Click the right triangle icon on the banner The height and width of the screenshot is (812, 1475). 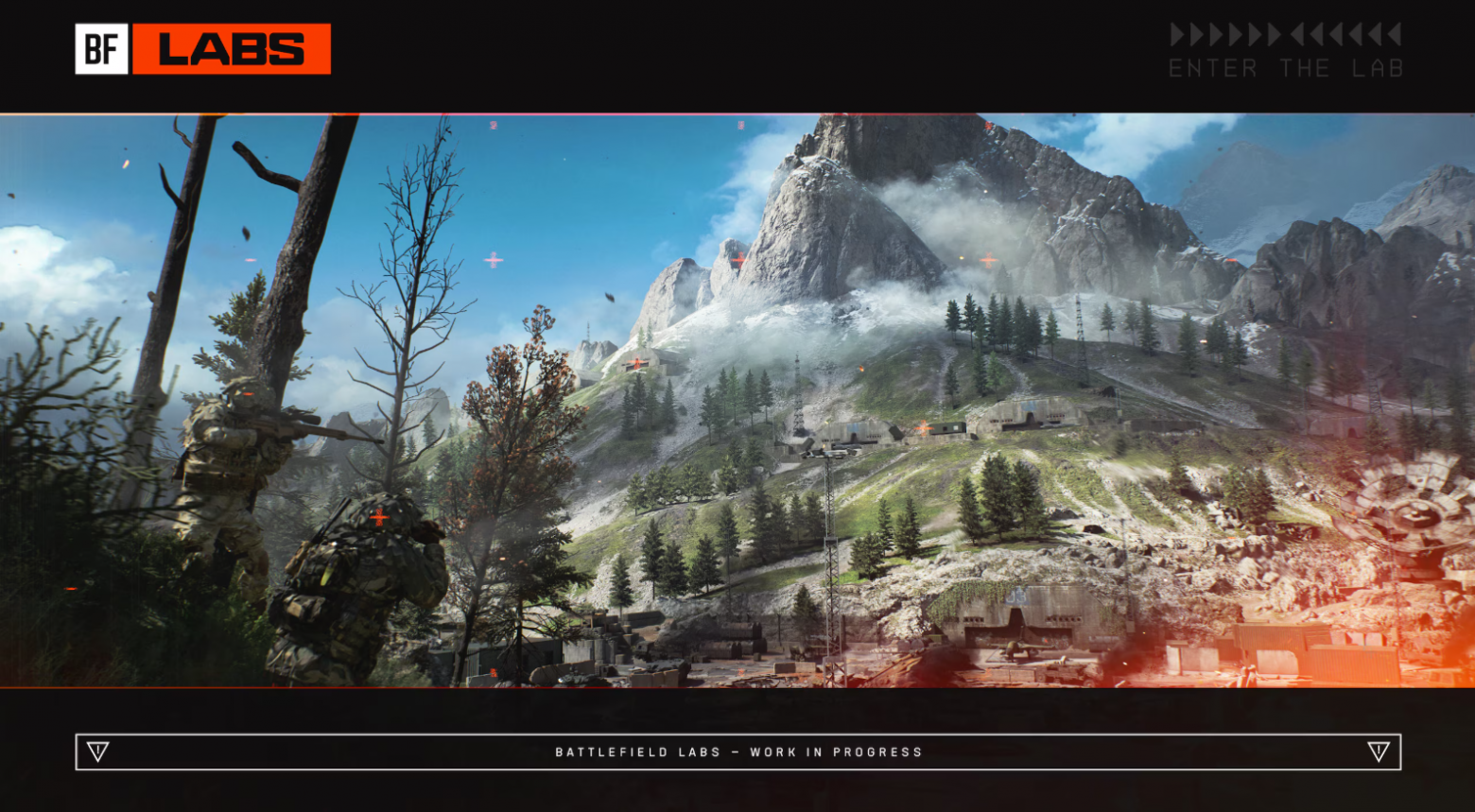pyautogui.click(x=1378, y=752)
